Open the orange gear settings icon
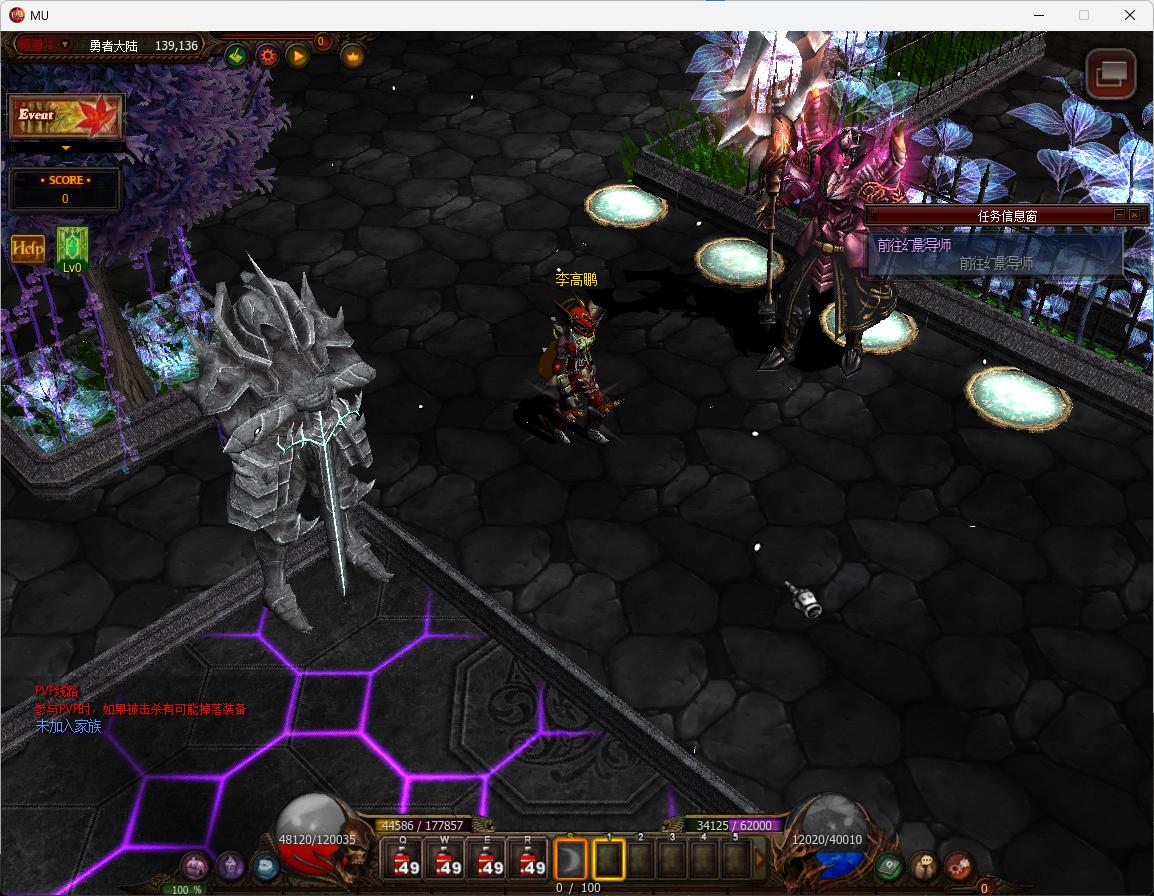 tap(267, 56)
